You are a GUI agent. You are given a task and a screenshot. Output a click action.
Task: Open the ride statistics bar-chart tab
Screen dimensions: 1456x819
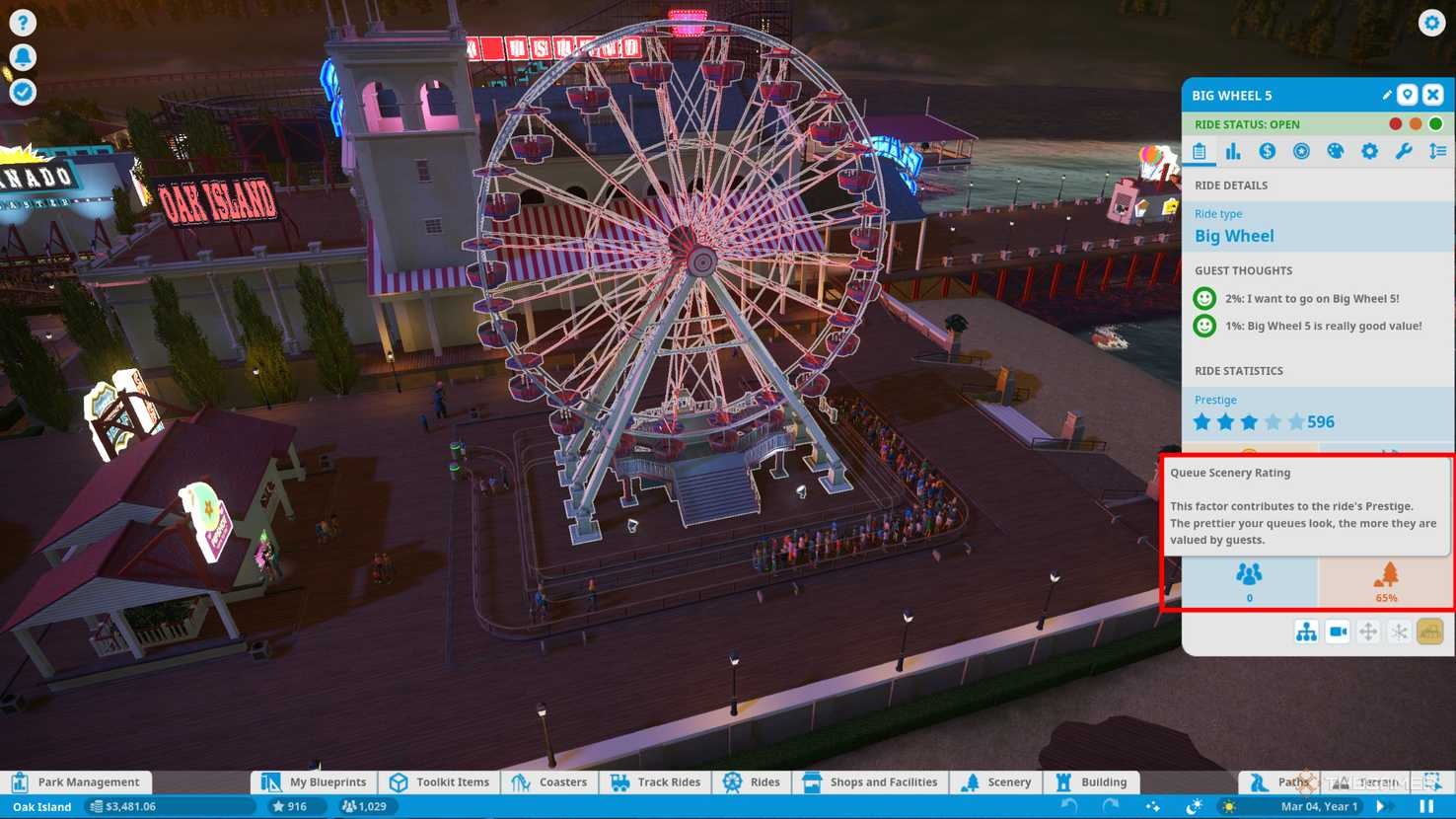pos(1233,151)
